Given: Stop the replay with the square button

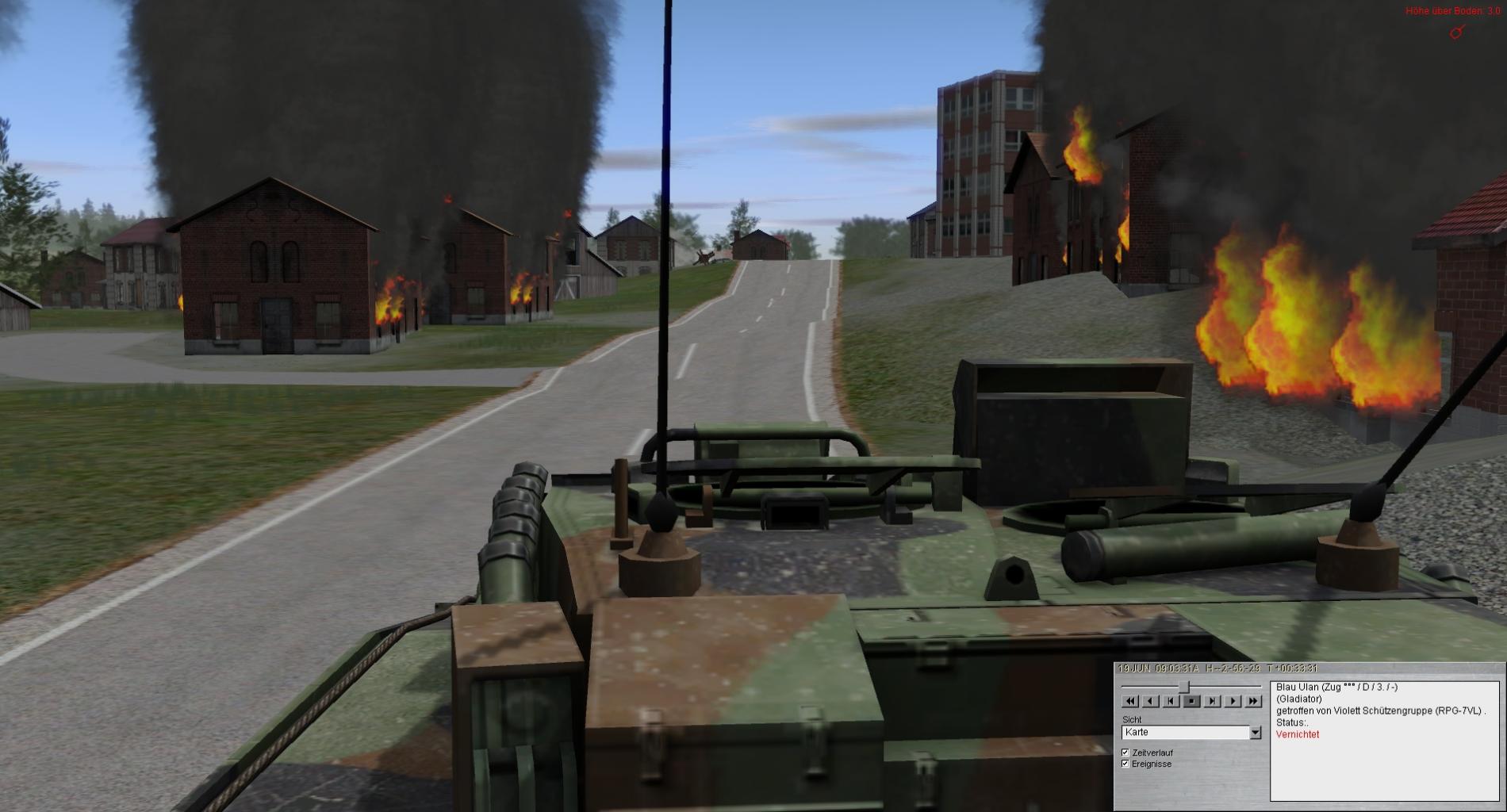Looking at the screenshot, I should pos(1191,701).
